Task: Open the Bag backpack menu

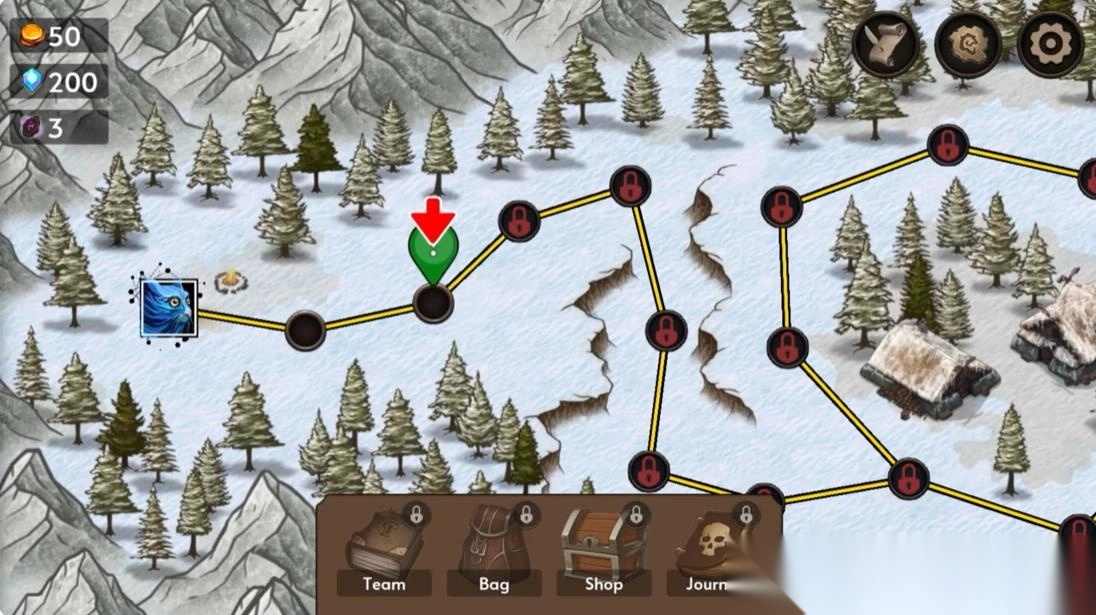Action: click(x=494, y=551)
